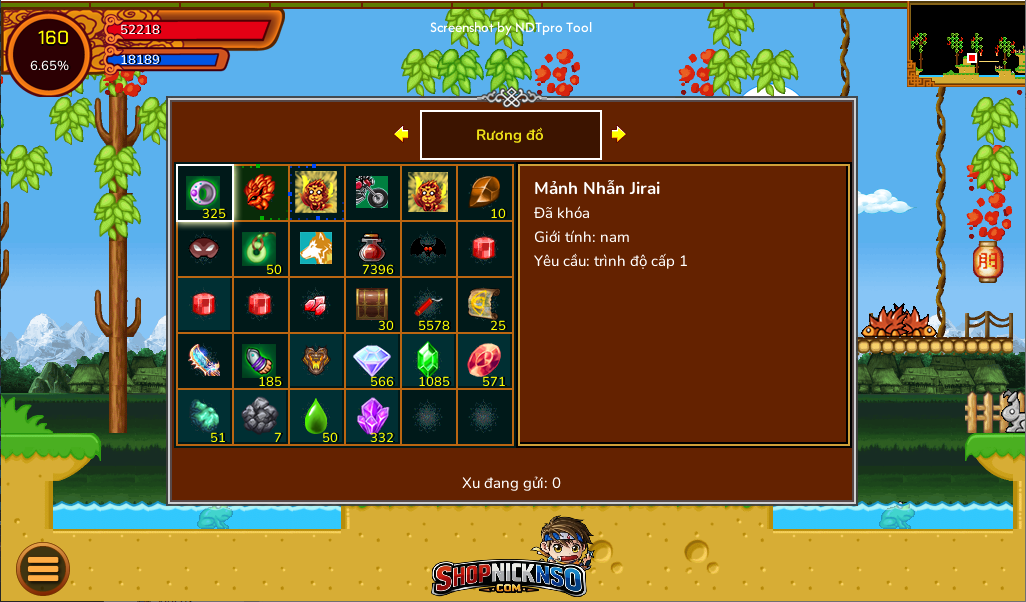Select the Rương đồ chest tab
This screenshot has height=602, width=1026.
click(510, 135)
